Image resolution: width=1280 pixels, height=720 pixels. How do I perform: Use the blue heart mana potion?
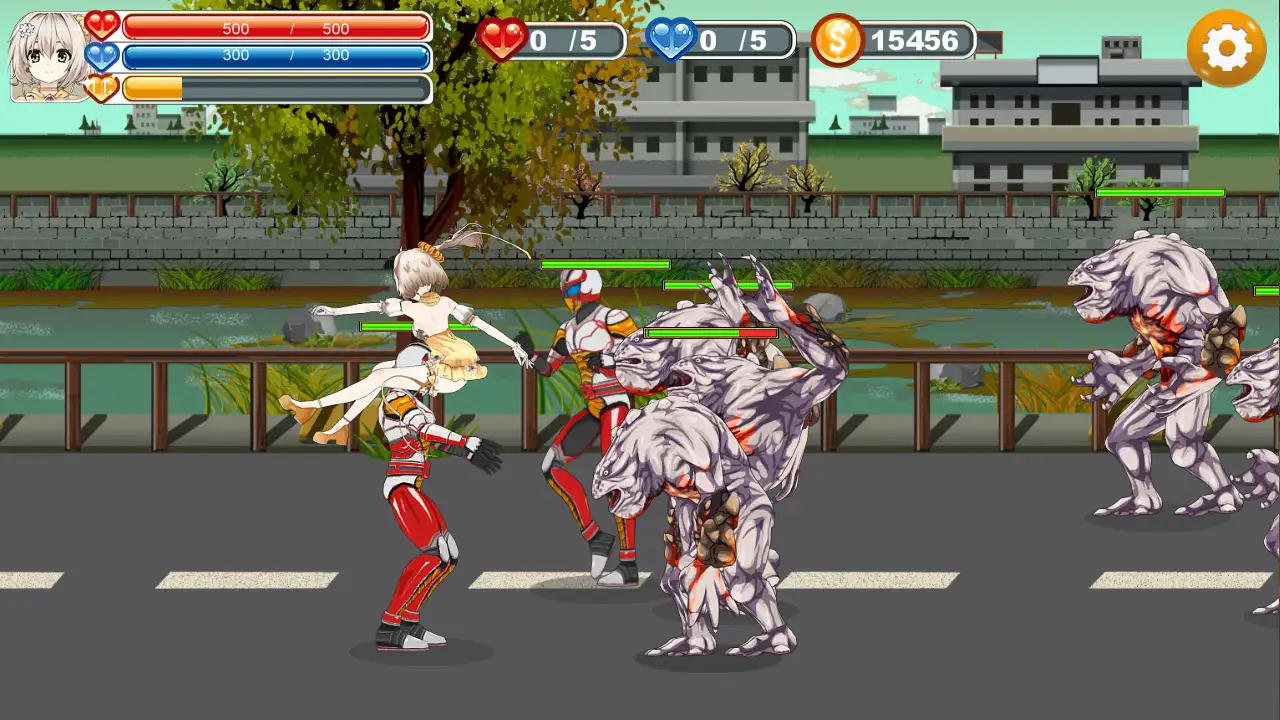coord(671,40)
